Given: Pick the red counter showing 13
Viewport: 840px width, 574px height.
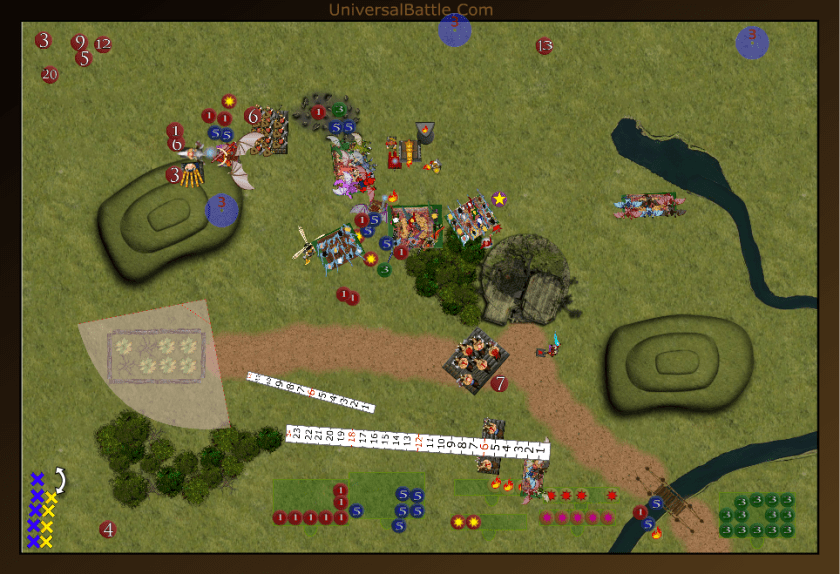Looking at the screenshot, I should tap(544, 46).
